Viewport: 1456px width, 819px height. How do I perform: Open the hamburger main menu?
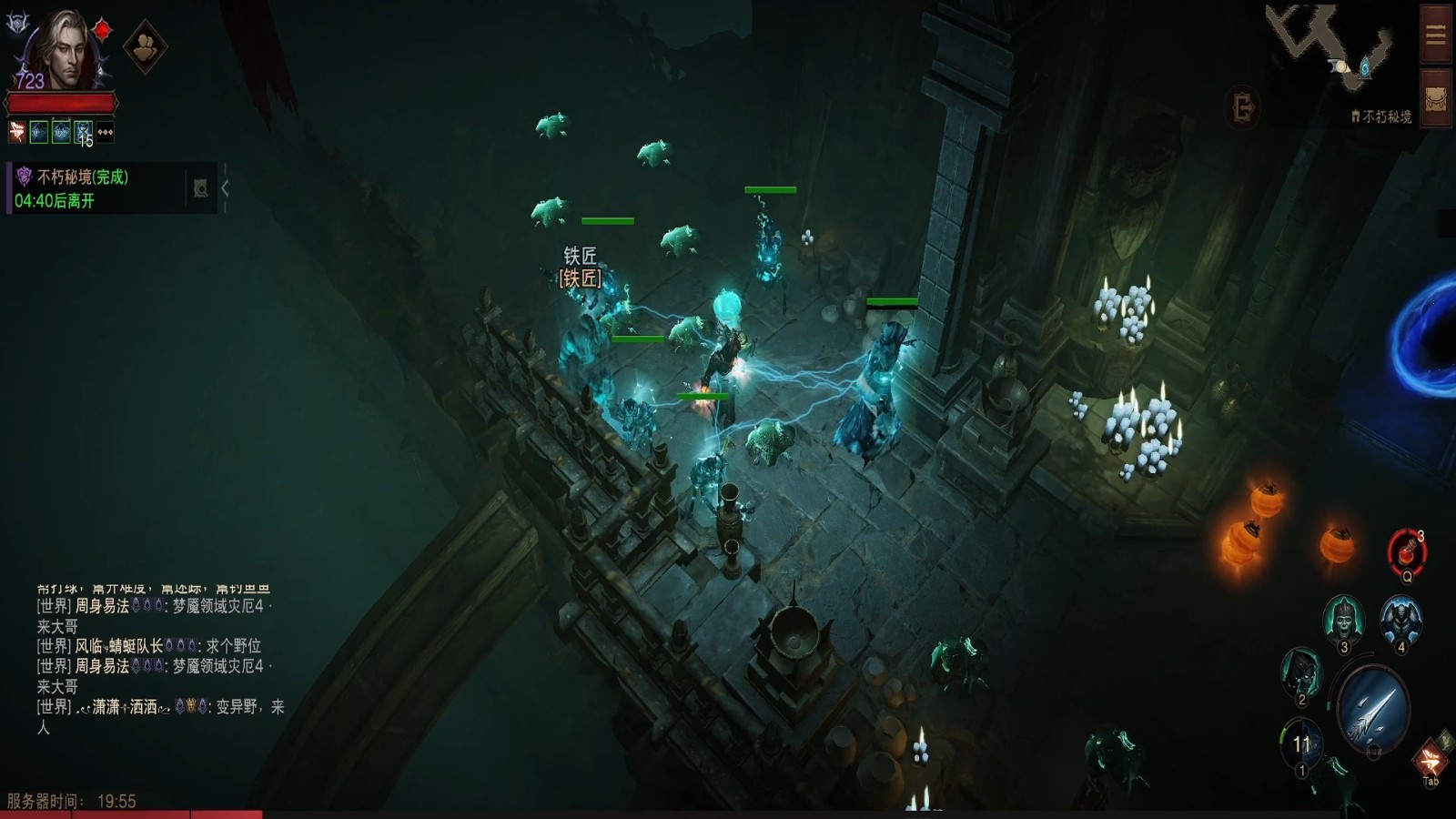(1436, 35)
